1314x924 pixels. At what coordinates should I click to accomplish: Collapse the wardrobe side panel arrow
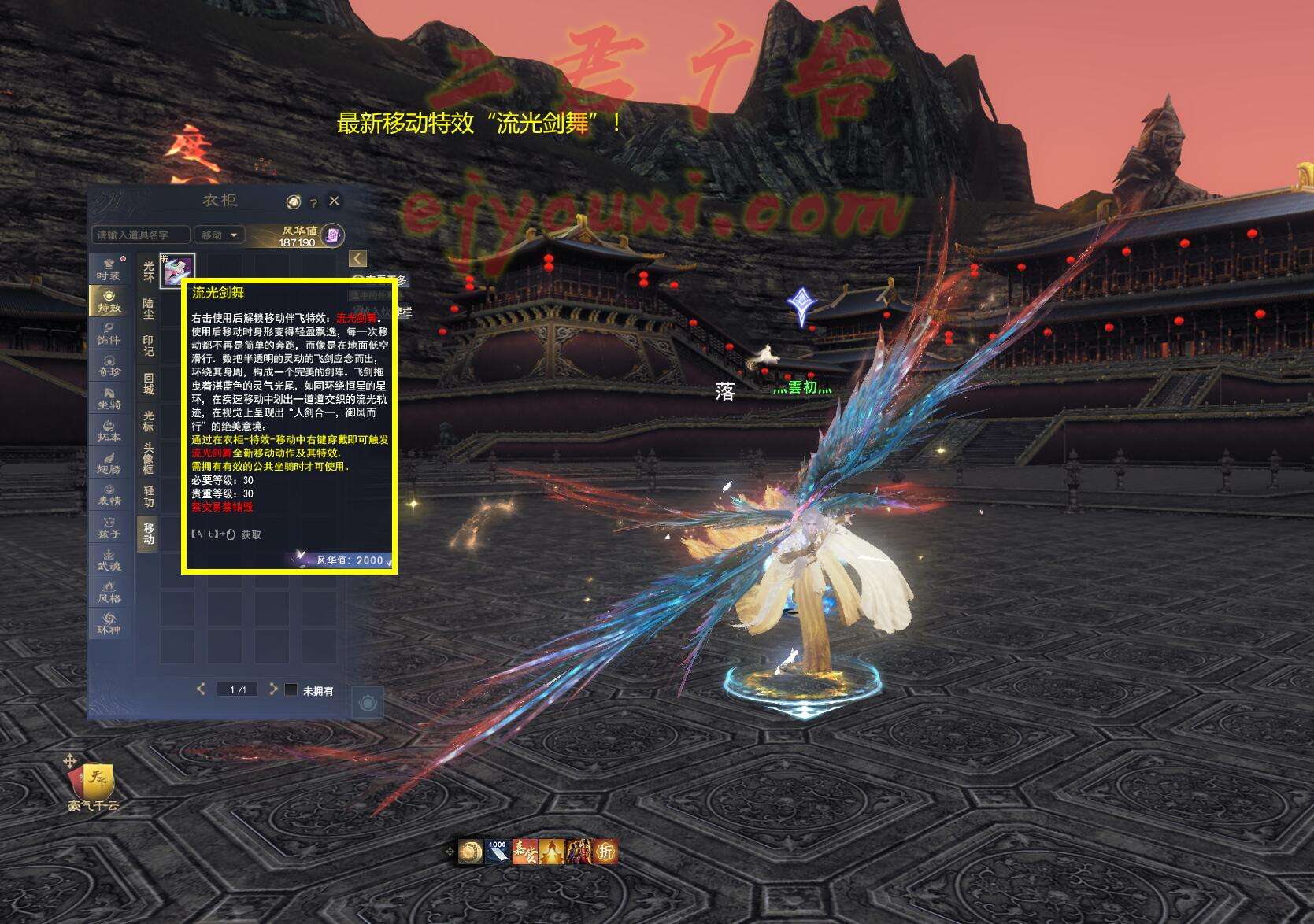pyautogui.click(x=357, y=259)
